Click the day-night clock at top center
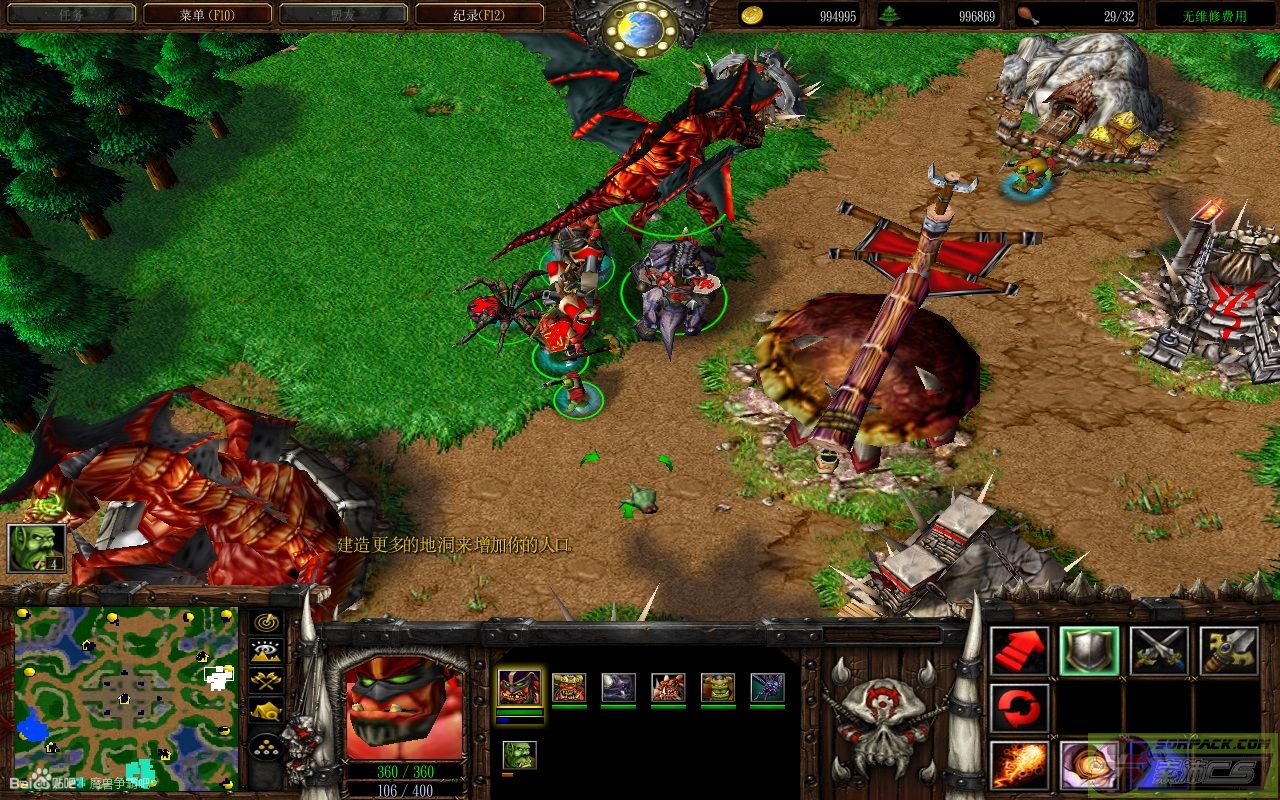The width and height of the screenshot is (1280, 800). 640,28
